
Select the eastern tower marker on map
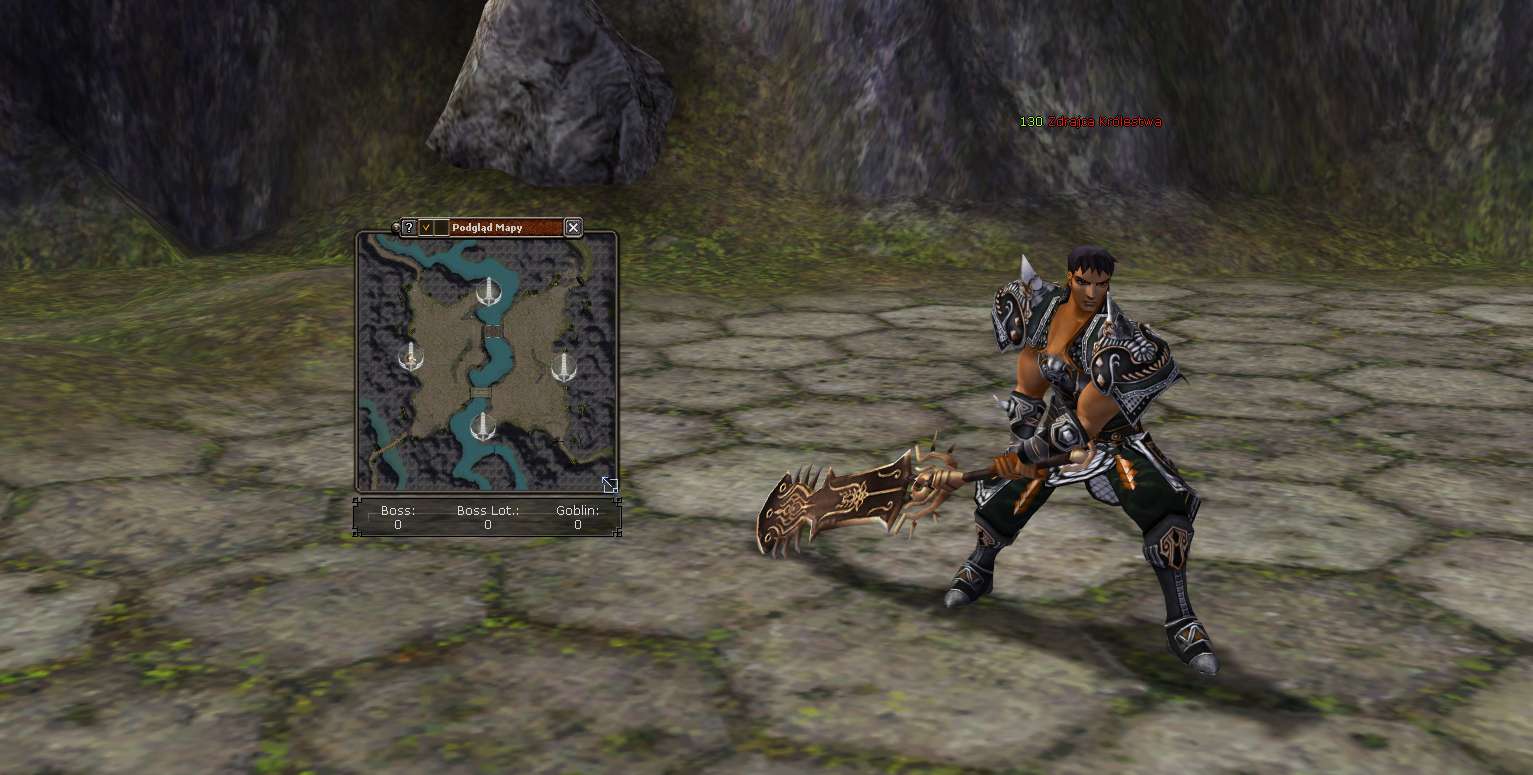point(564,366)
